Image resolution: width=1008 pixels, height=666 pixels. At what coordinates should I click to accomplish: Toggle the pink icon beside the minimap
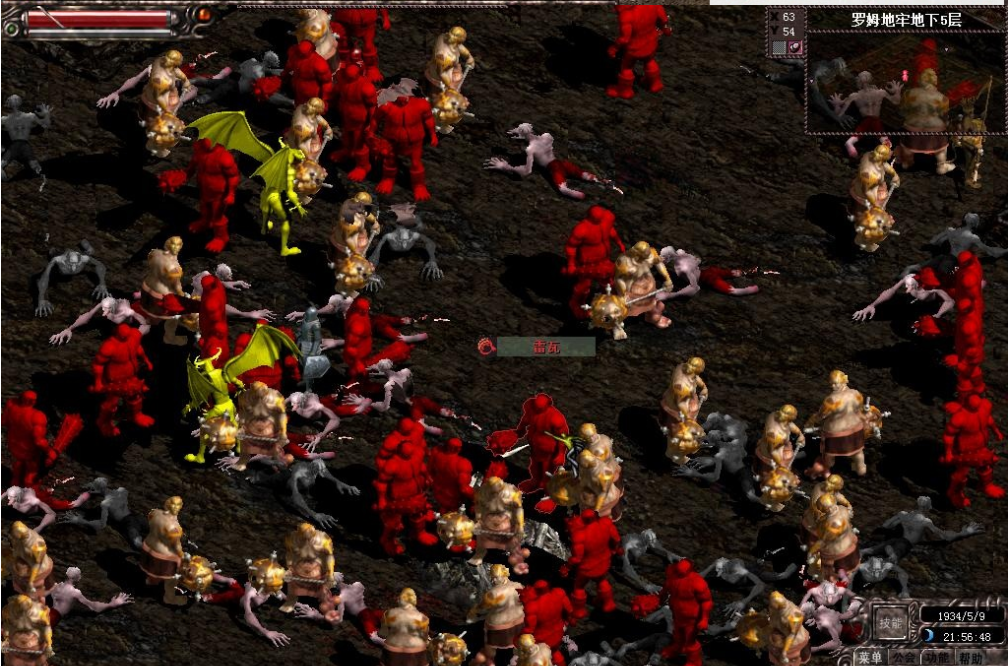click(795, 47)
